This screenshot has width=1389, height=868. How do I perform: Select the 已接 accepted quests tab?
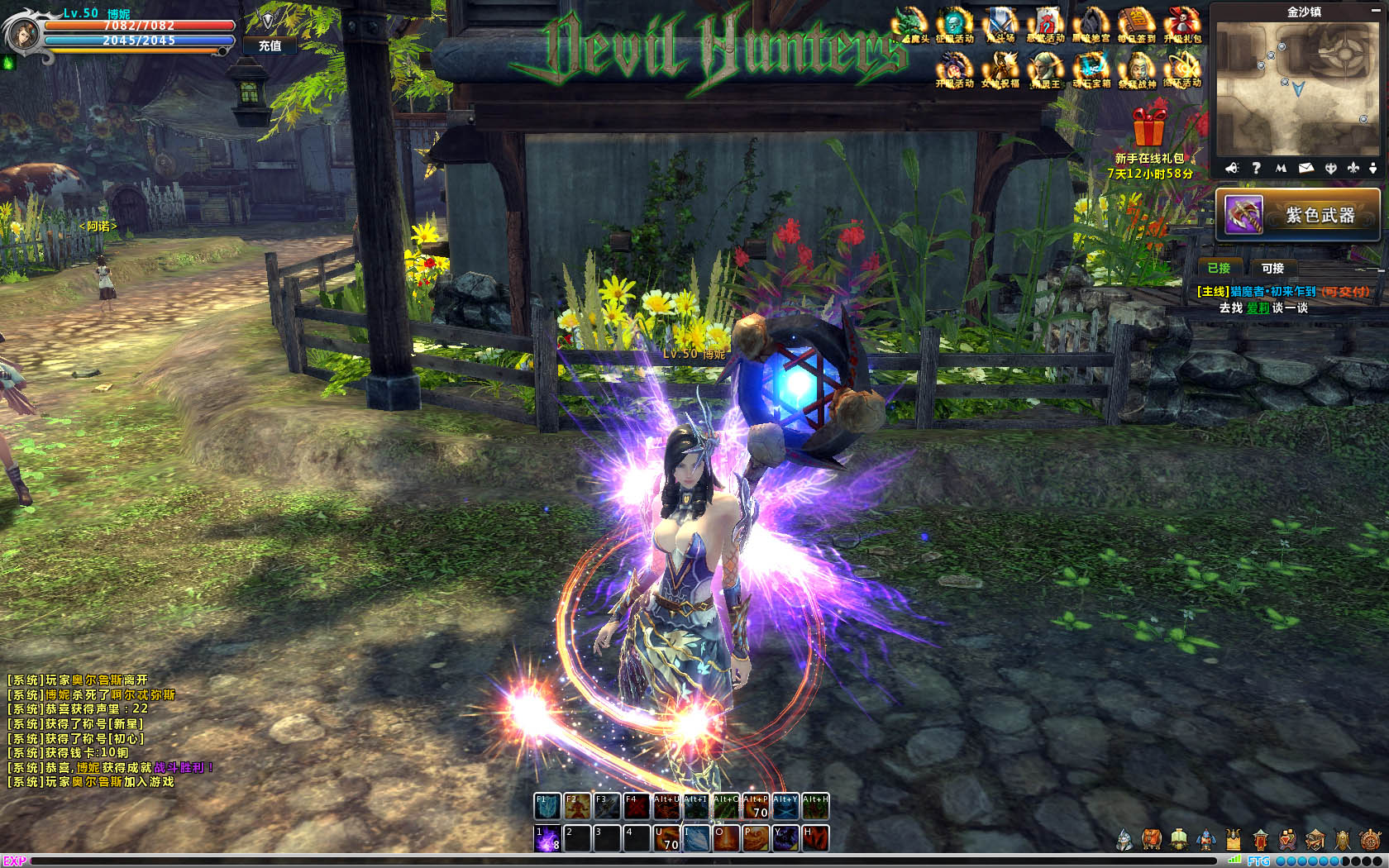(1219, 268)
